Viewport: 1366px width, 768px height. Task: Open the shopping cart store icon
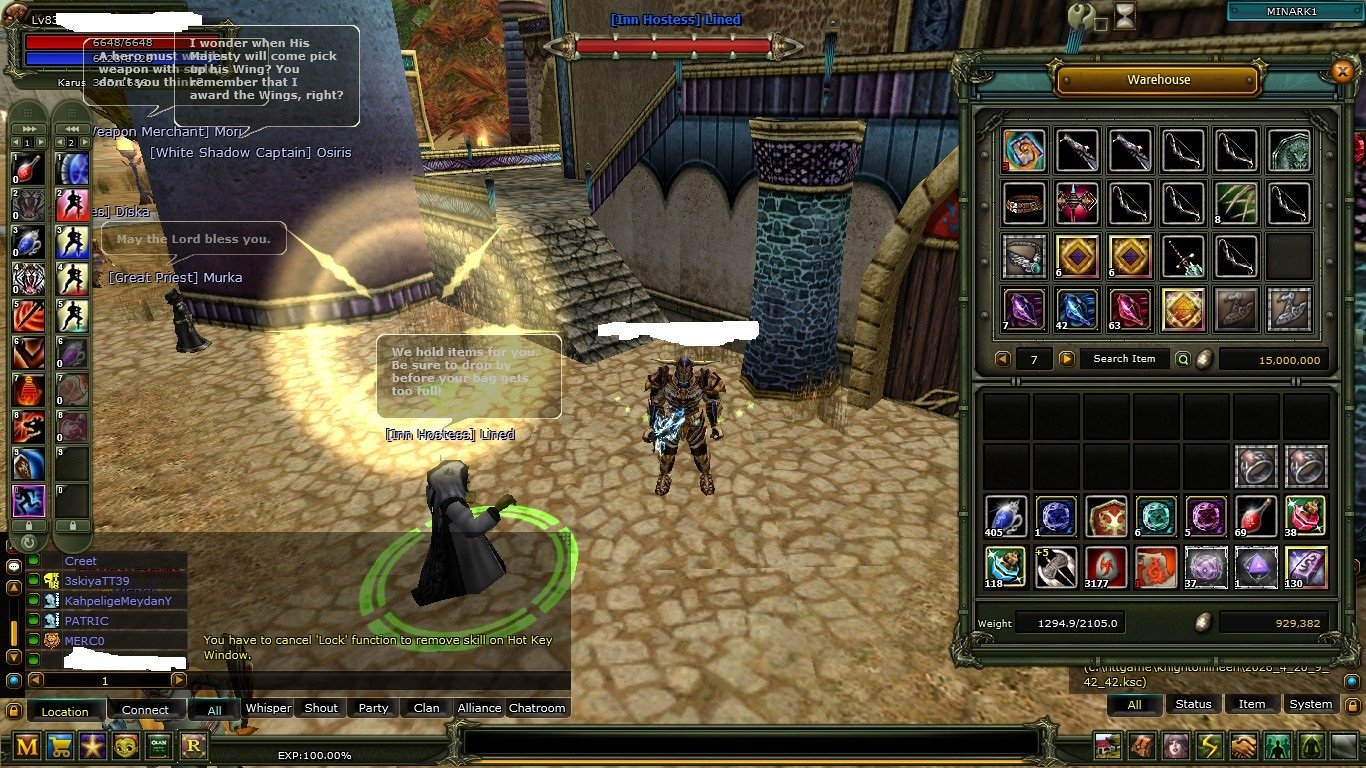[60, 745]
